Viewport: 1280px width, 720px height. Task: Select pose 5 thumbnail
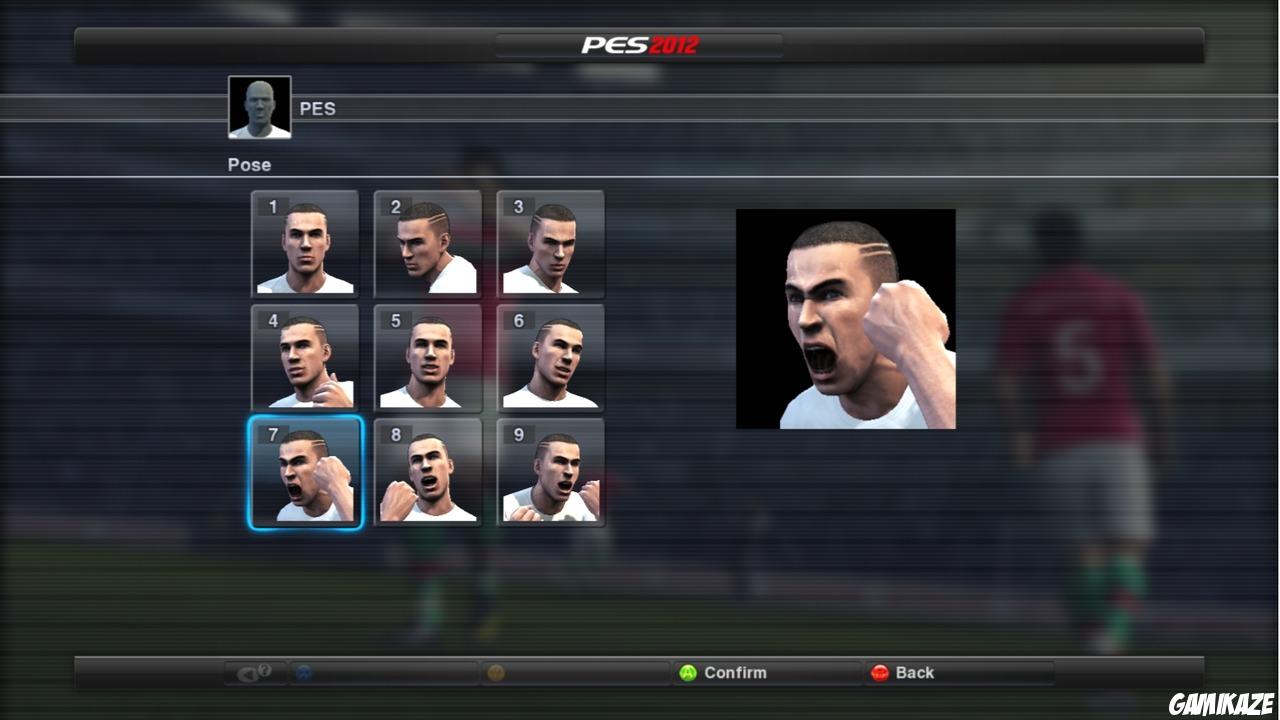coord(427,358)
